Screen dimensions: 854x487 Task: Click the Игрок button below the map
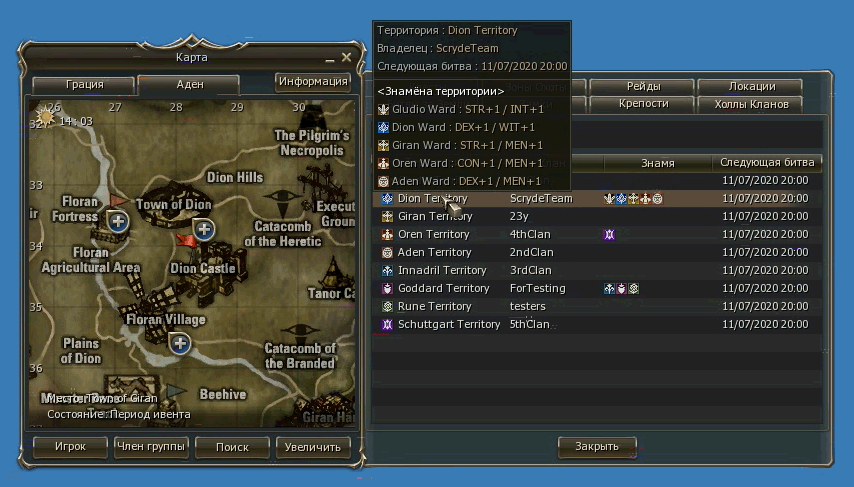pyautogui.click(x=70, y=447)
